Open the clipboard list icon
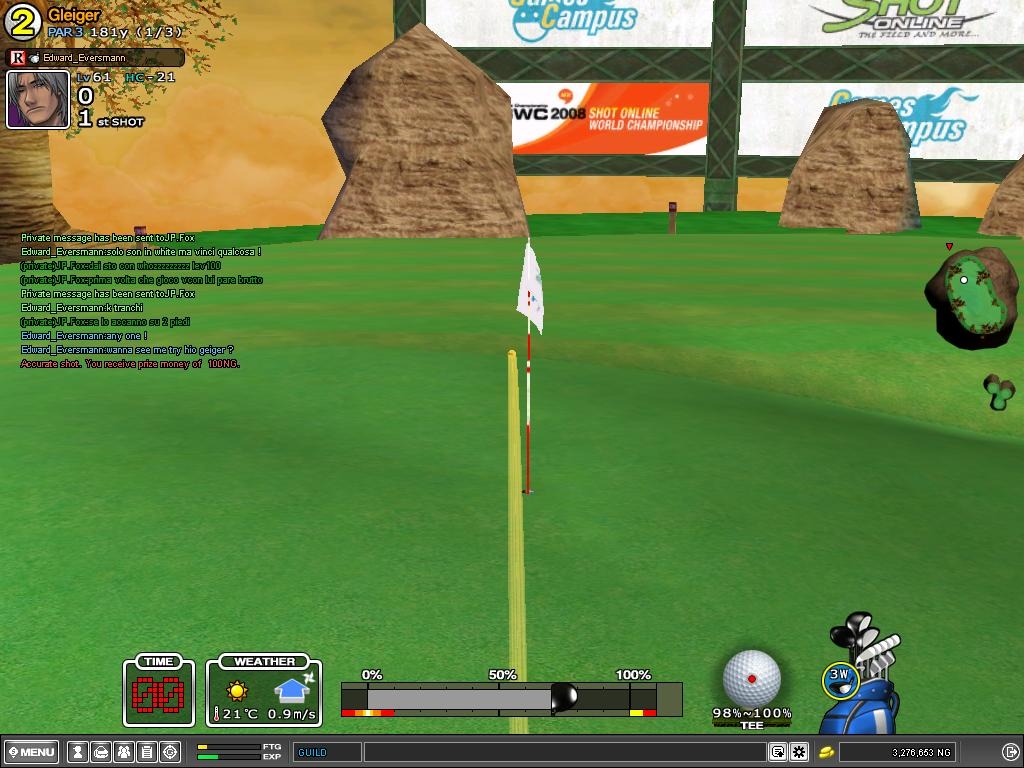1024x768 pixels. (147, 752)
